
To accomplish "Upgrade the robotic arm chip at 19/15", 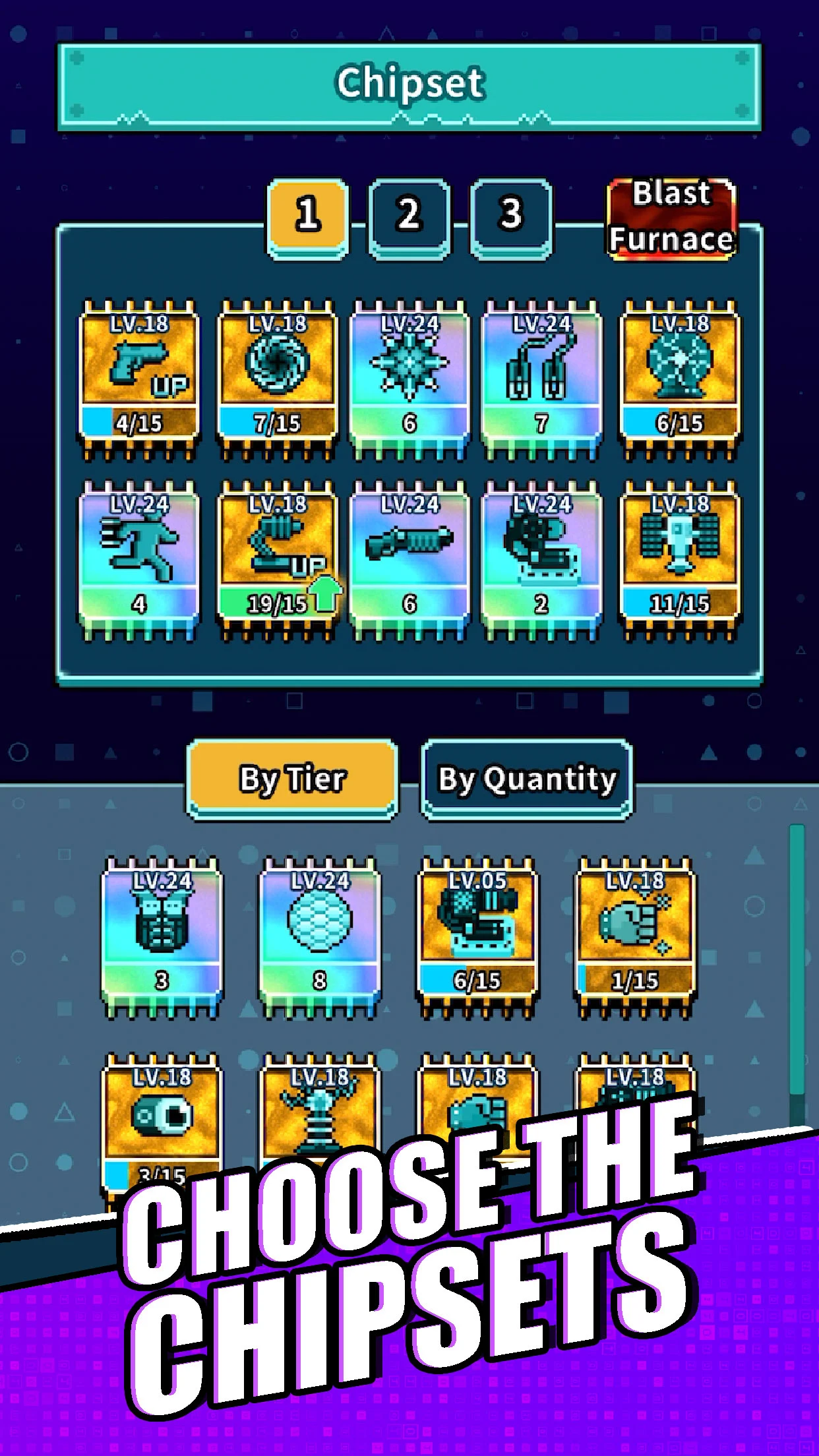I will pos(278,559).
